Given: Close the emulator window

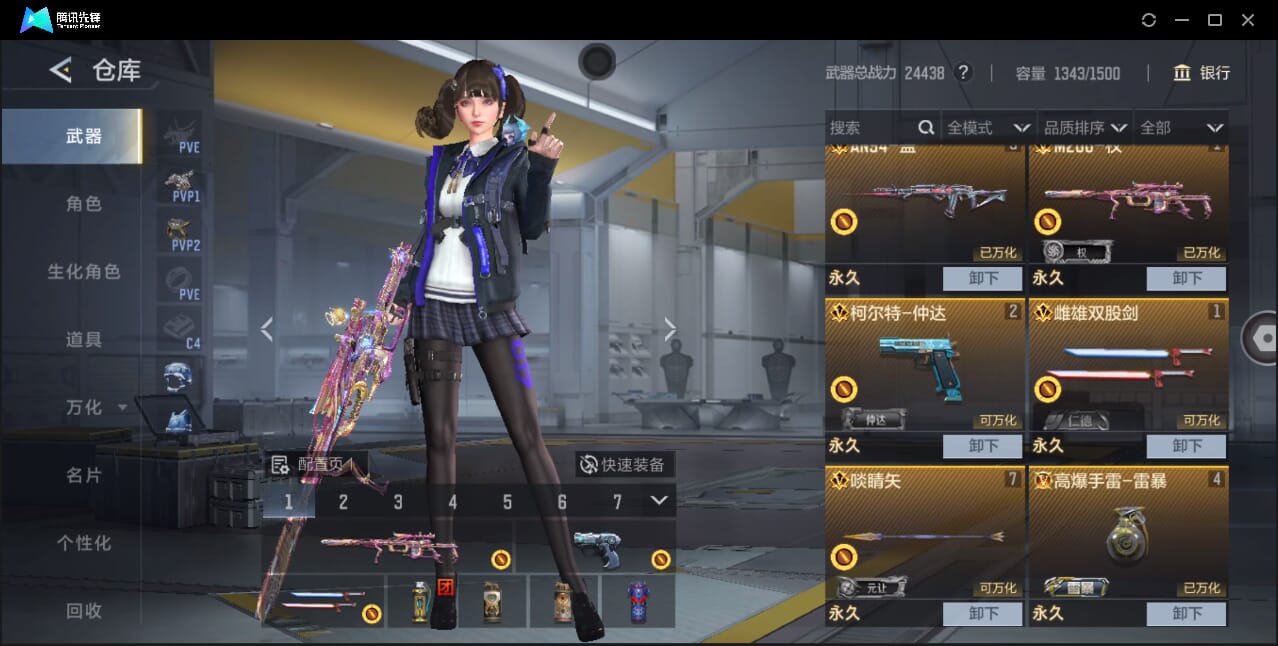Looking at the screenshot, I should (x=1248, y=20).
